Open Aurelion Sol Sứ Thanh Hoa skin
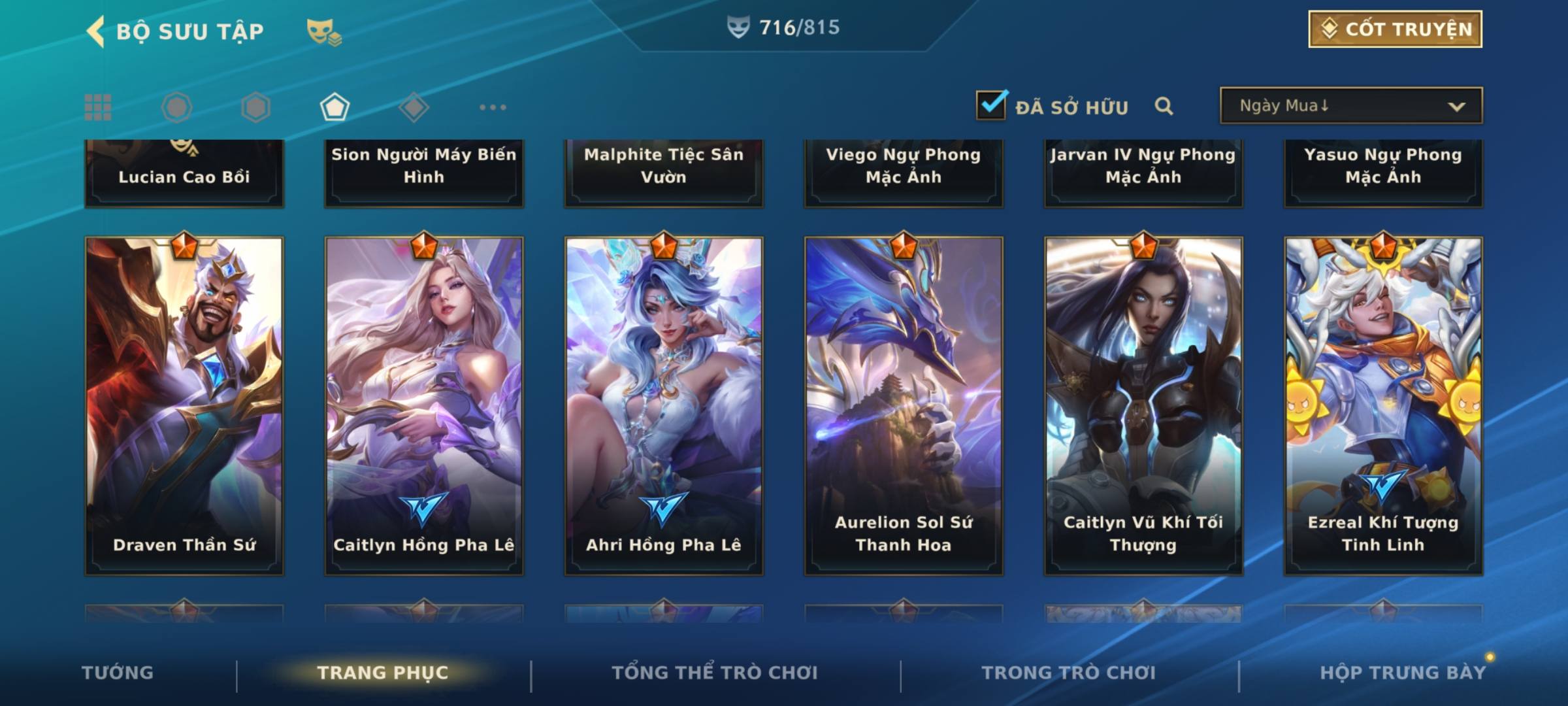Screen dimensions: 1568x706 904,405
